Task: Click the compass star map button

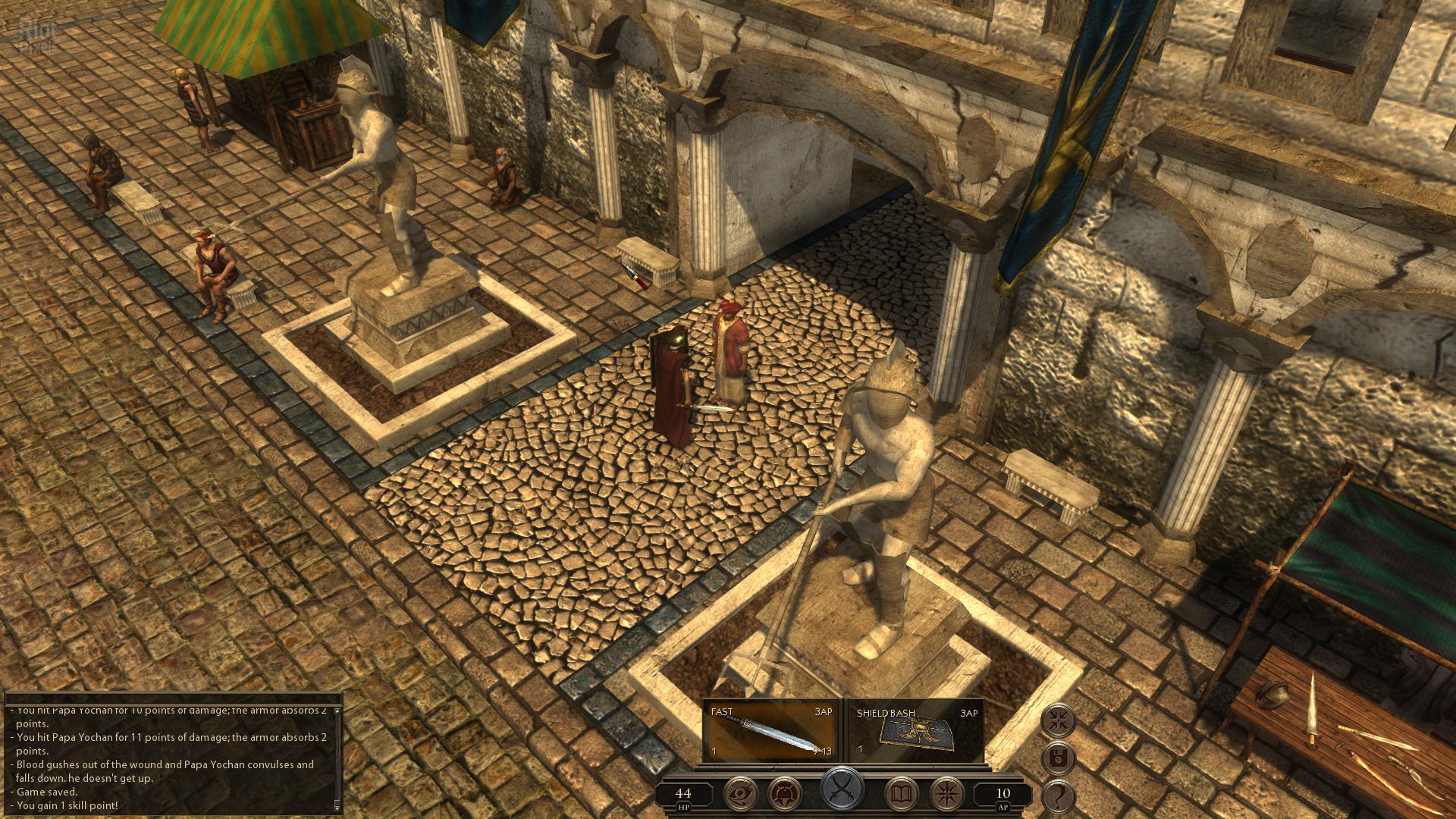Action: point(947,794)
